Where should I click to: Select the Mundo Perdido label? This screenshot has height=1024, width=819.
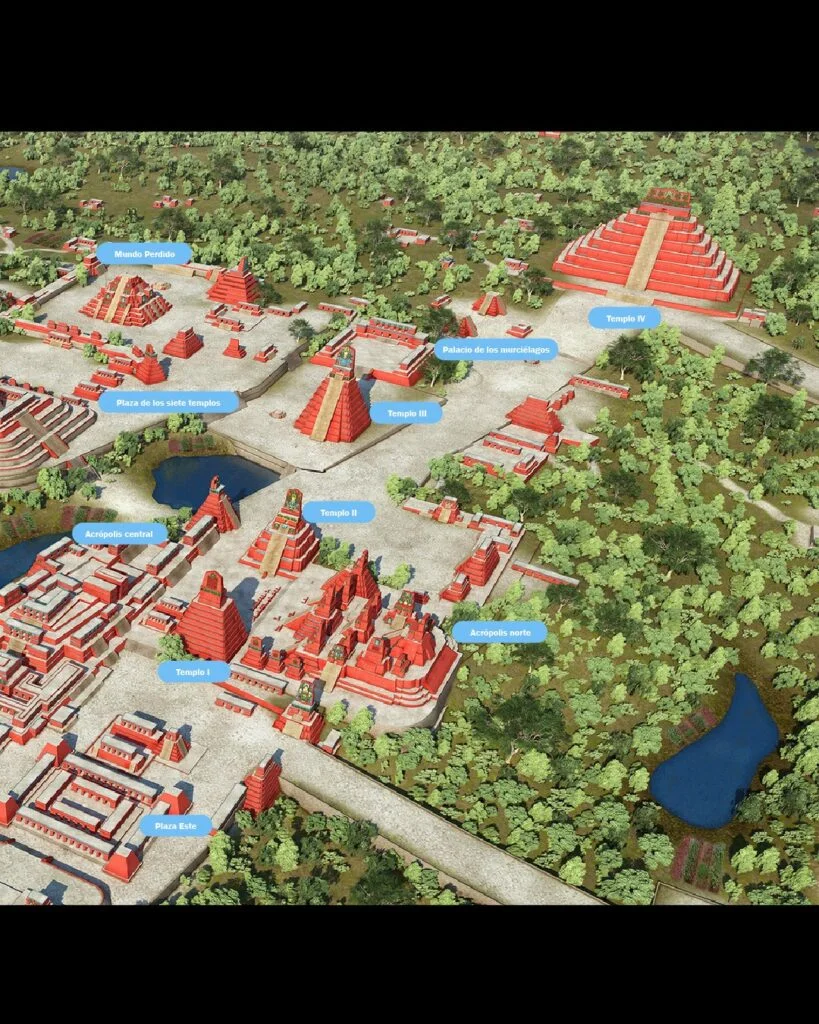(x=144, y=254)
